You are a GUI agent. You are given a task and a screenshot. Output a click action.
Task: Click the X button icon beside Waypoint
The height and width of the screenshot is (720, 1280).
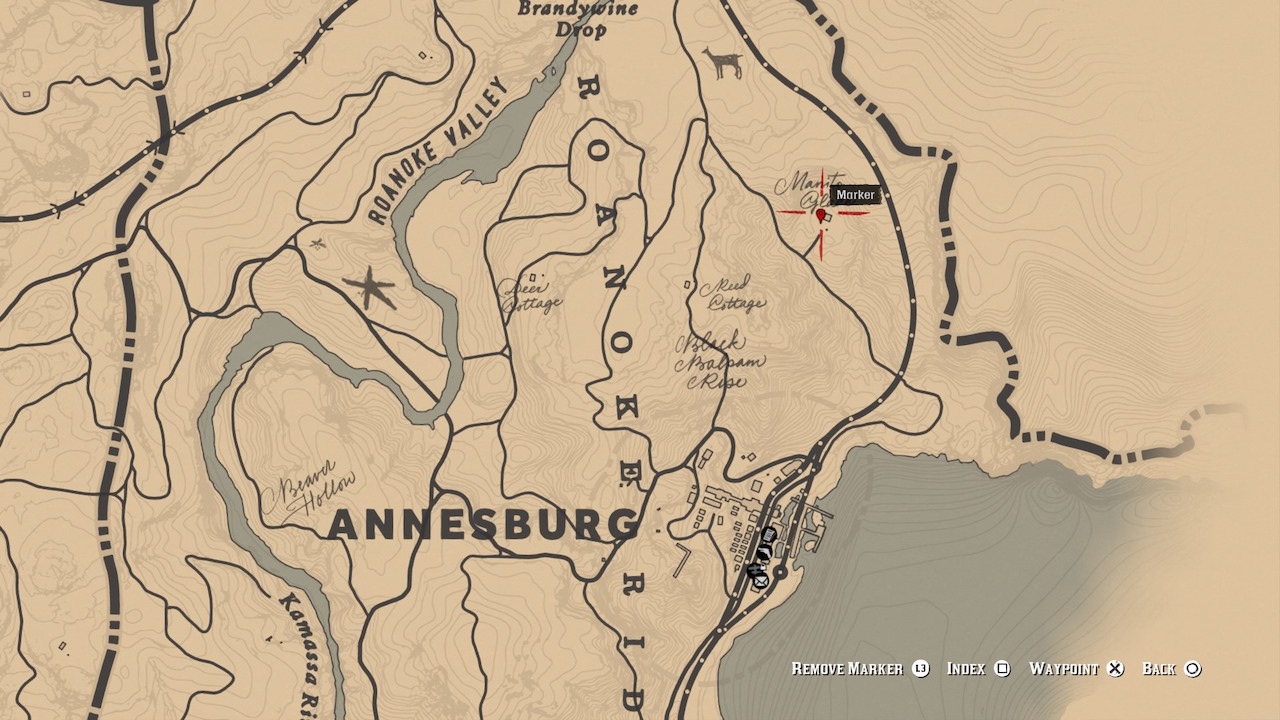coord(1114,668)
